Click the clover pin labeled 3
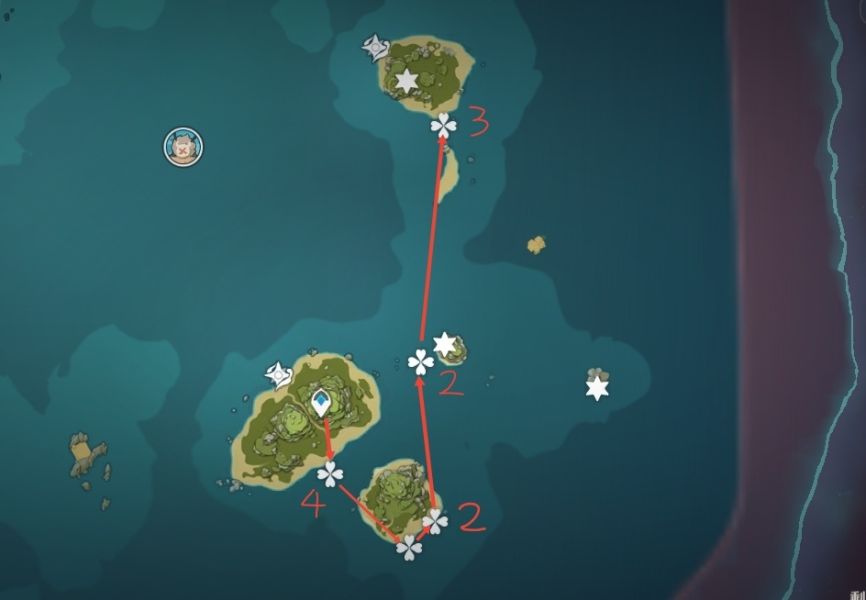 click(x=443, y=125)
